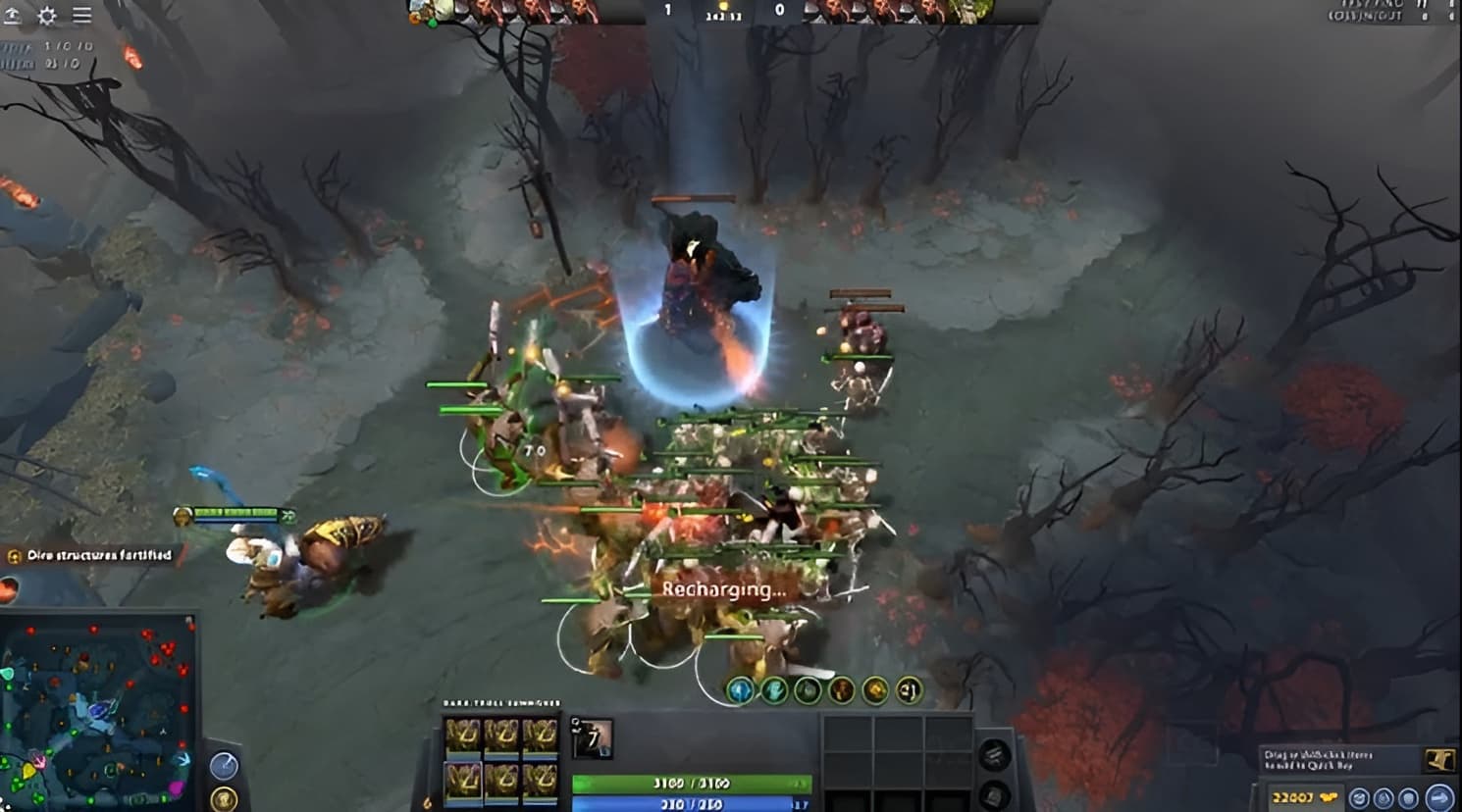
Task: Open the shop using the gold shop icon
Action: pos(1437,760)
